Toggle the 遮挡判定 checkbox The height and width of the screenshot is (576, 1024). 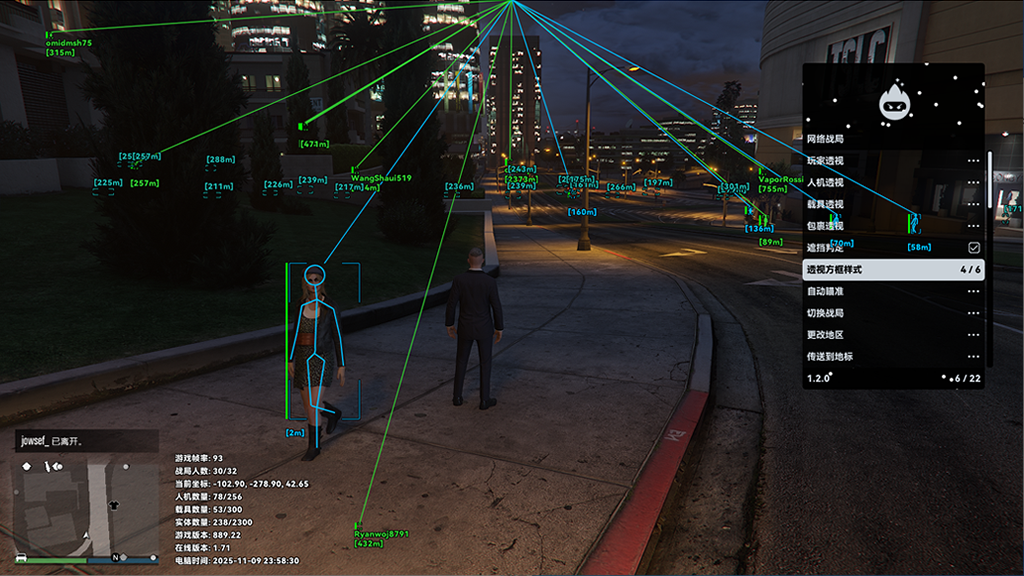point(973,247)
